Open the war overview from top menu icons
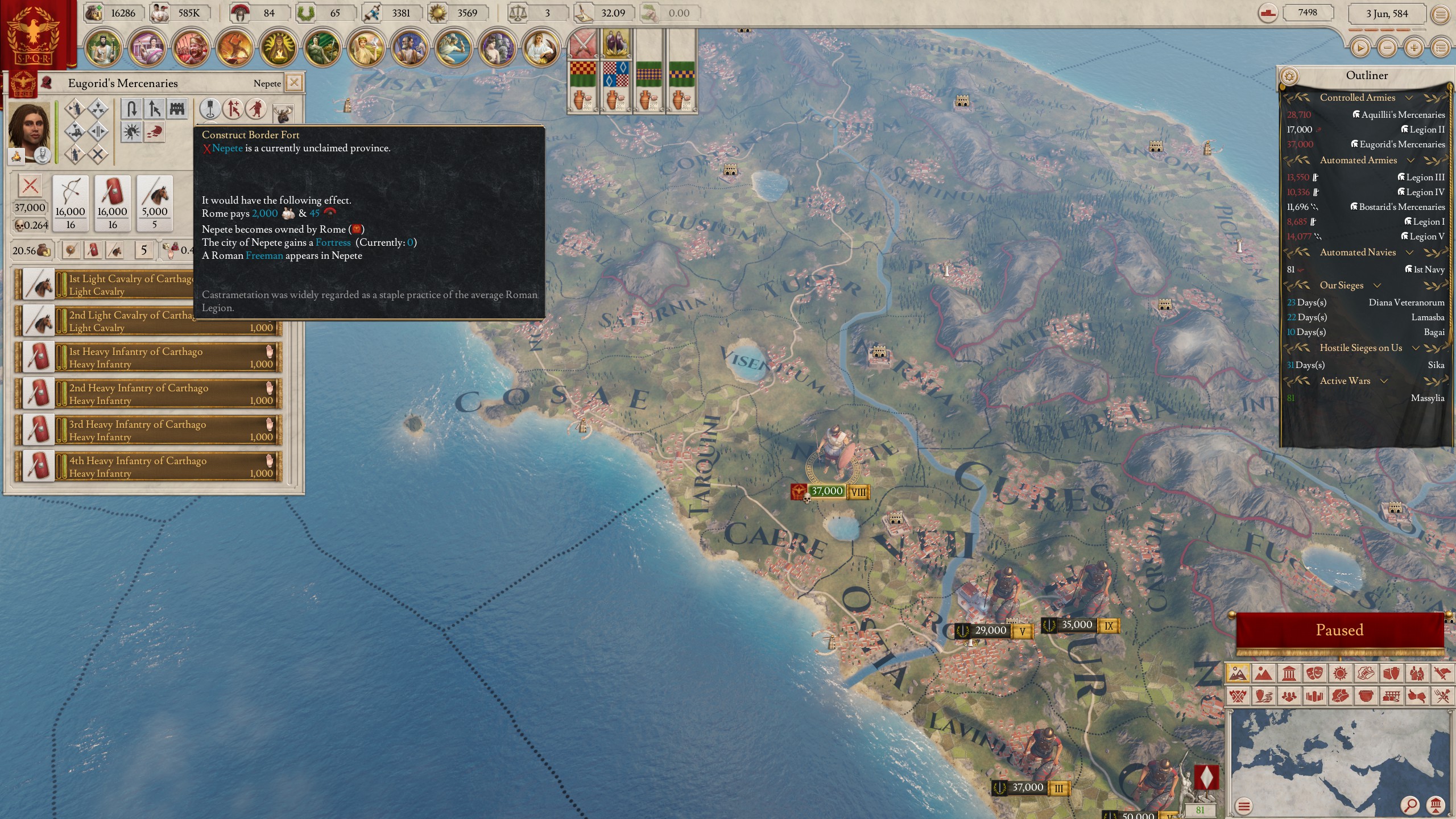 [x=191, y=49]
